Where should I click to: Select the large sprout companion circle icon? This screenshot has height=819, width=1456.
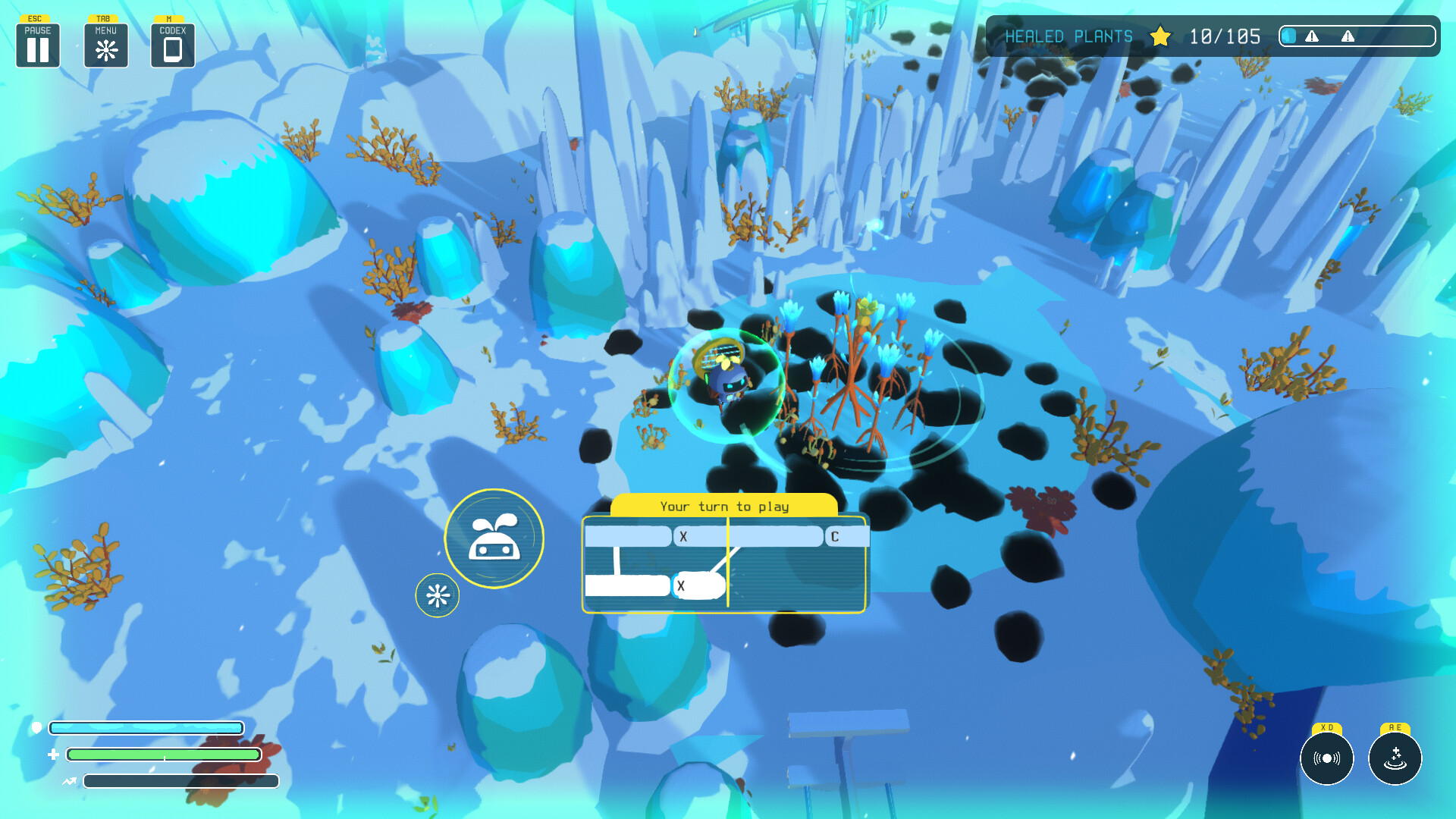coord(494,538)
